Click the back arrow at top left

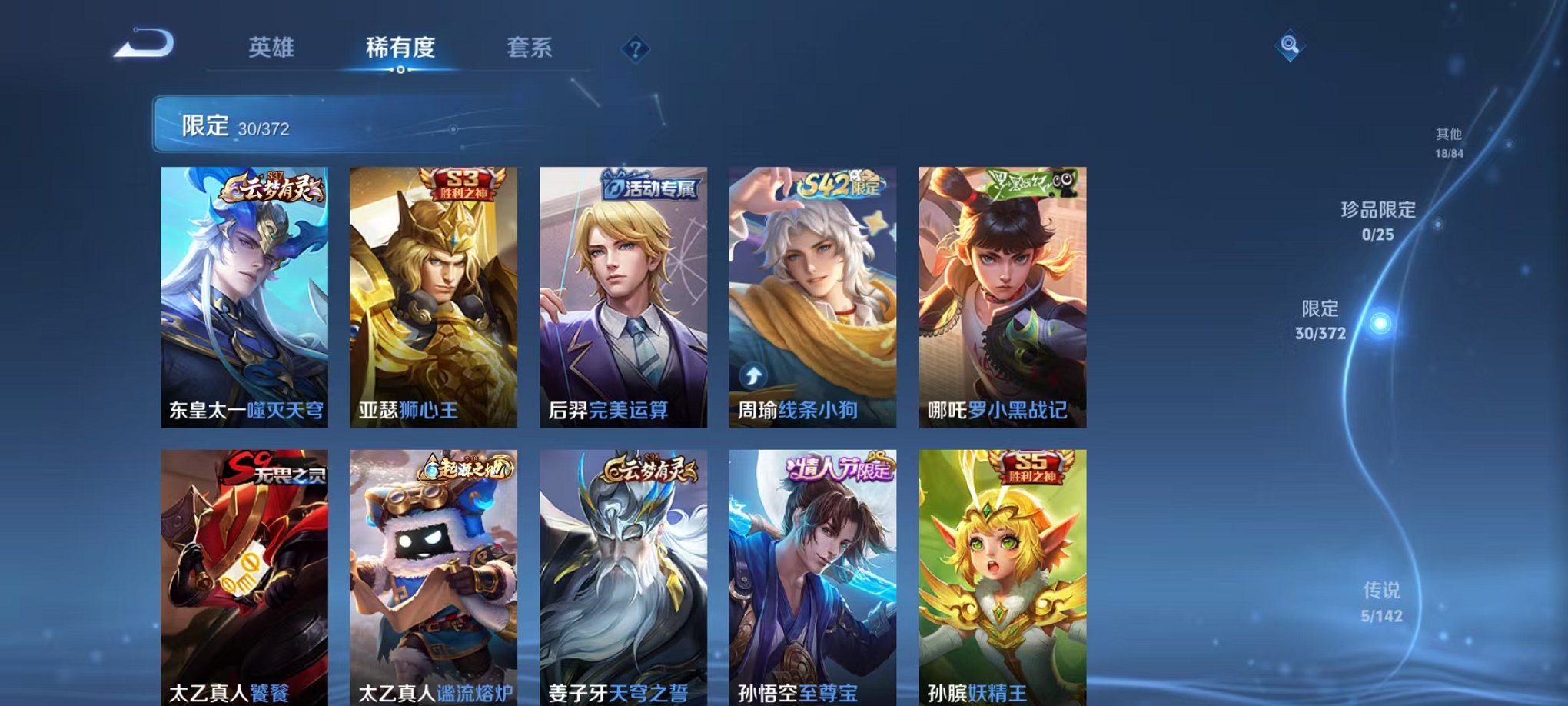pyautogui.click(x=142, y=48)
